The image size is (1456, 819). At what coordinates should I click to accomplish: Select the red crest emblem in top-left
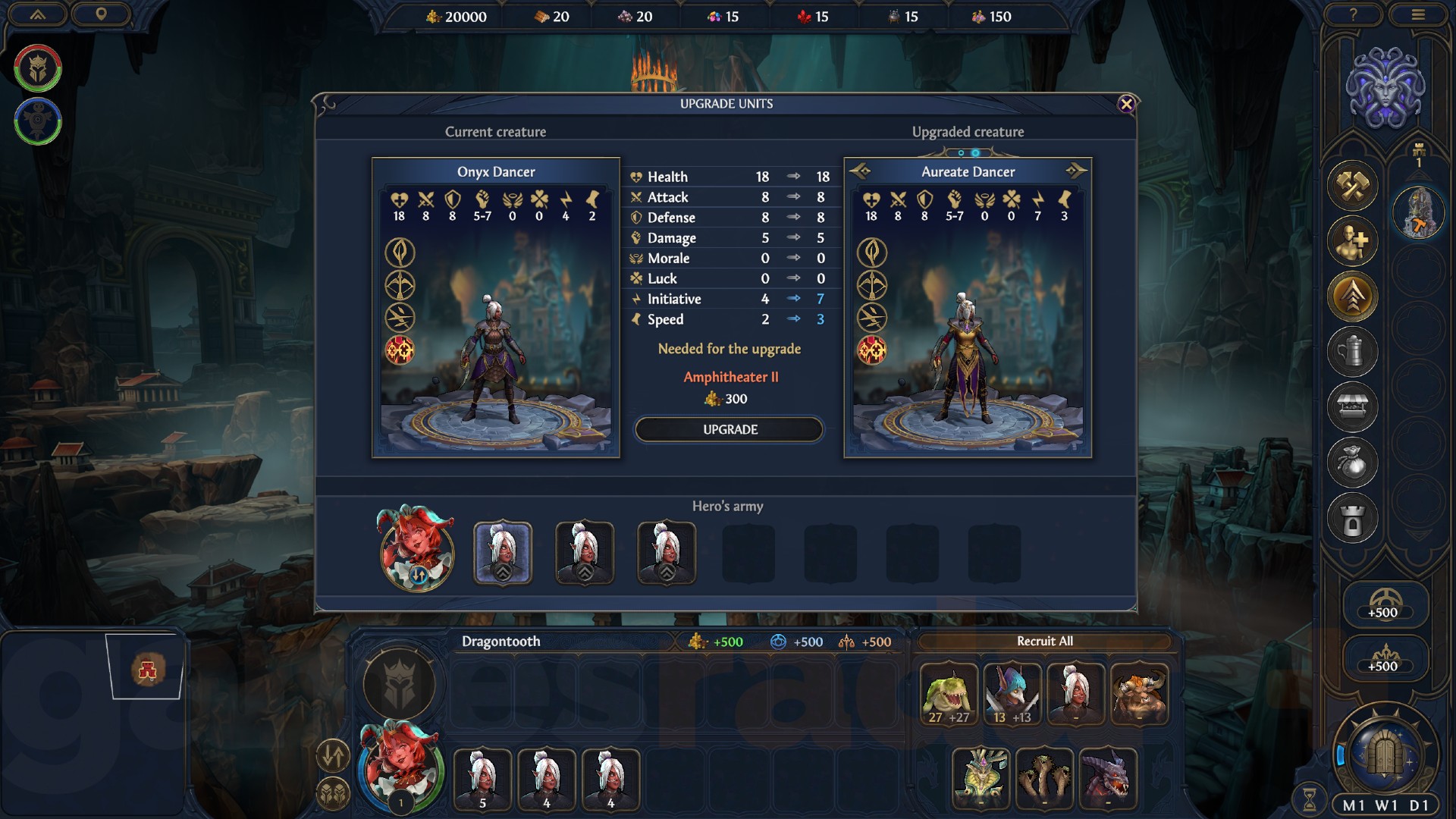36,67
